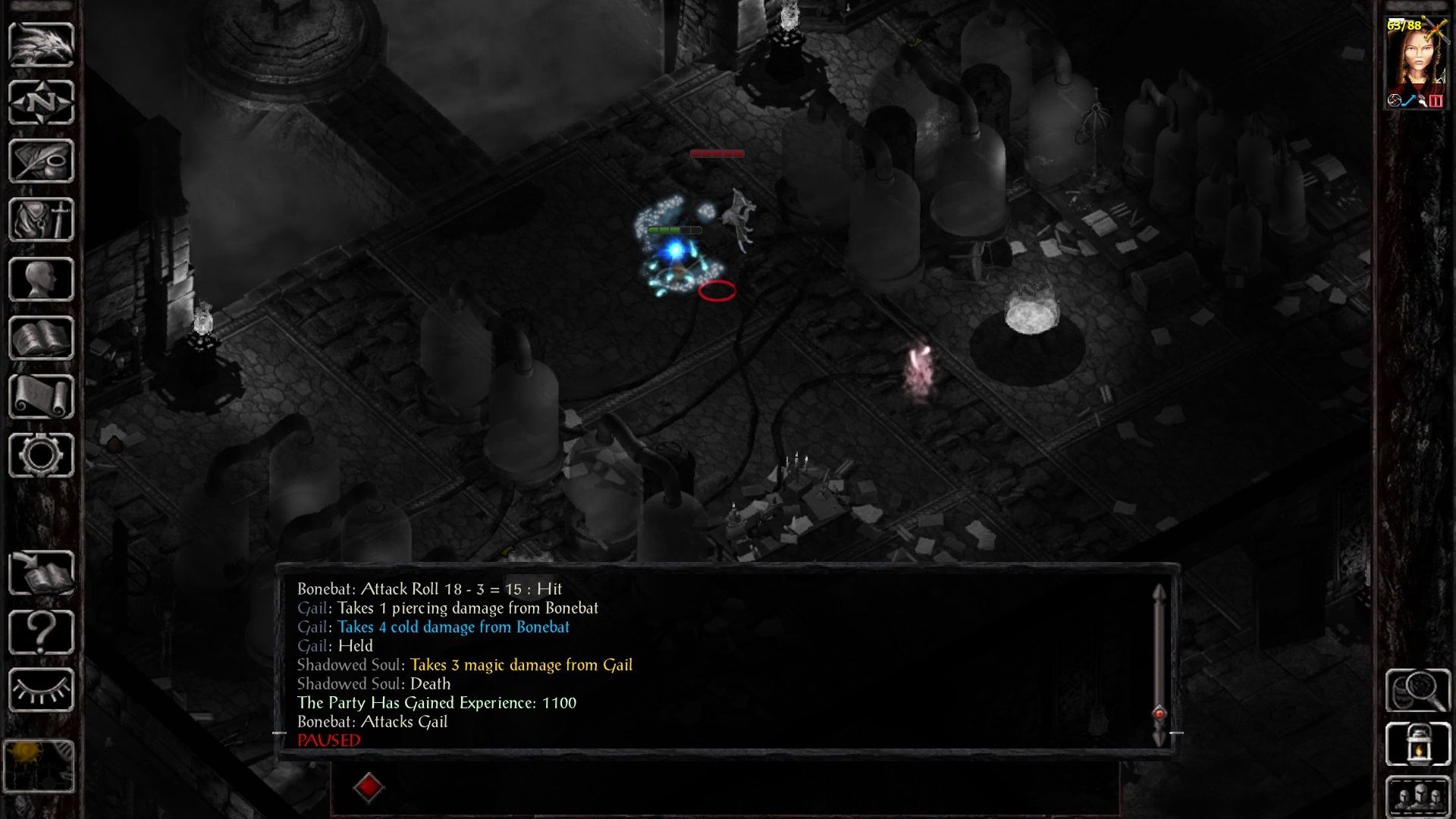
Task: Hide the interface with the closed eye icon
Action: tap(41, 690)
